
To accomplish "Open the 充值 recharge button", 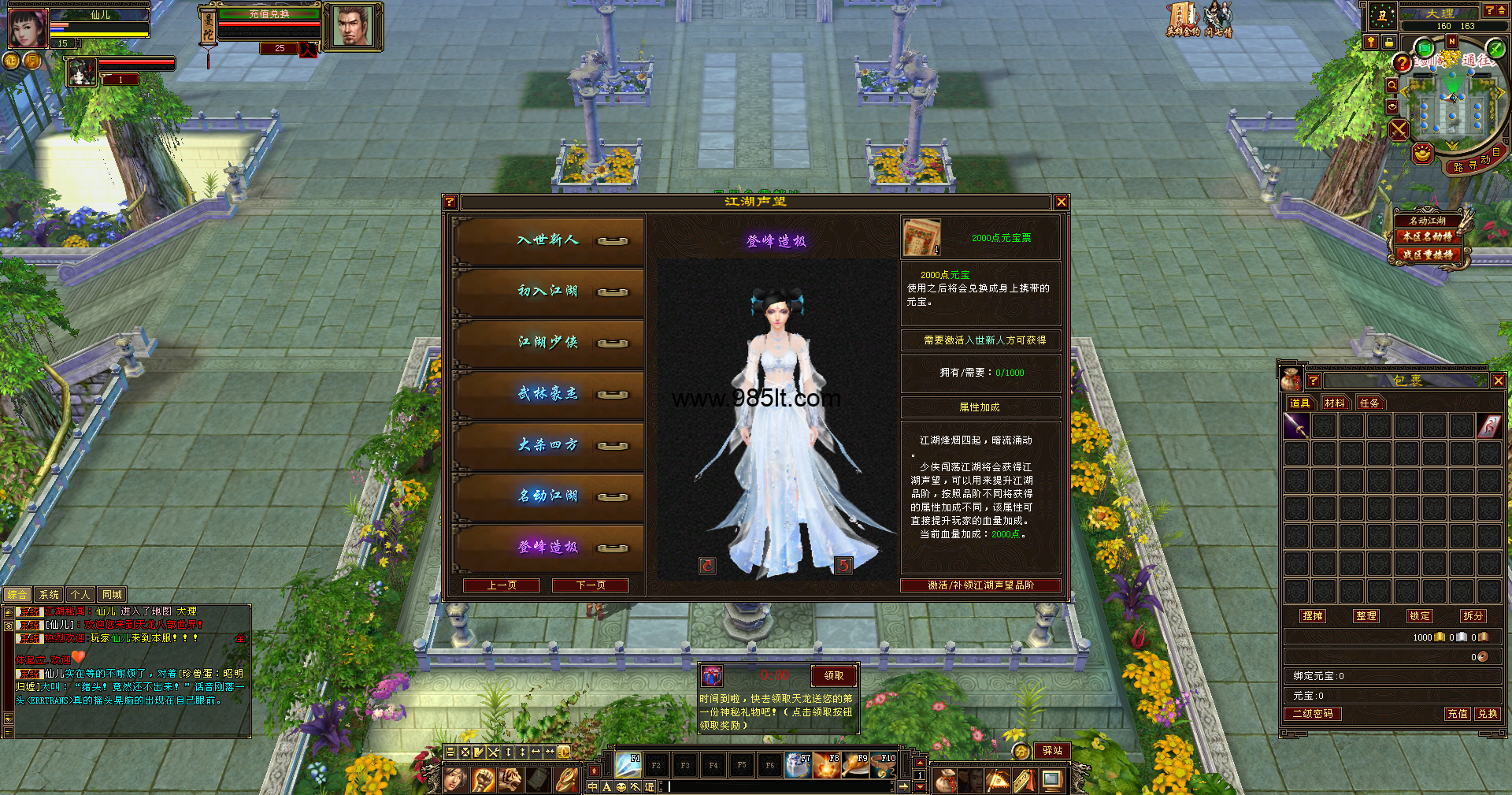I will pos(1457,714).
